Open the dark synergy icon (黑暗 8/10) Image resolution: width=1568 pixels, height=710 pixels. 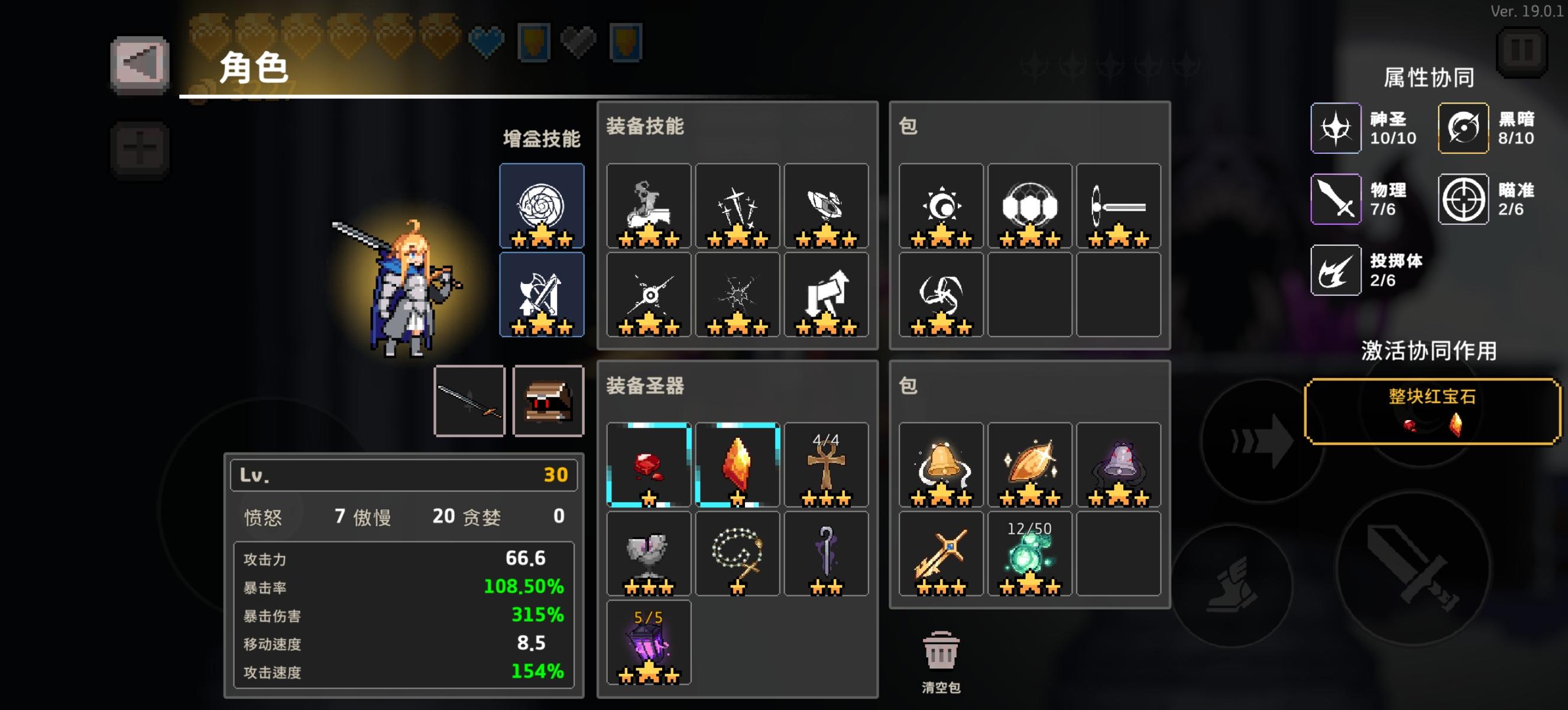coord(1463,128)
